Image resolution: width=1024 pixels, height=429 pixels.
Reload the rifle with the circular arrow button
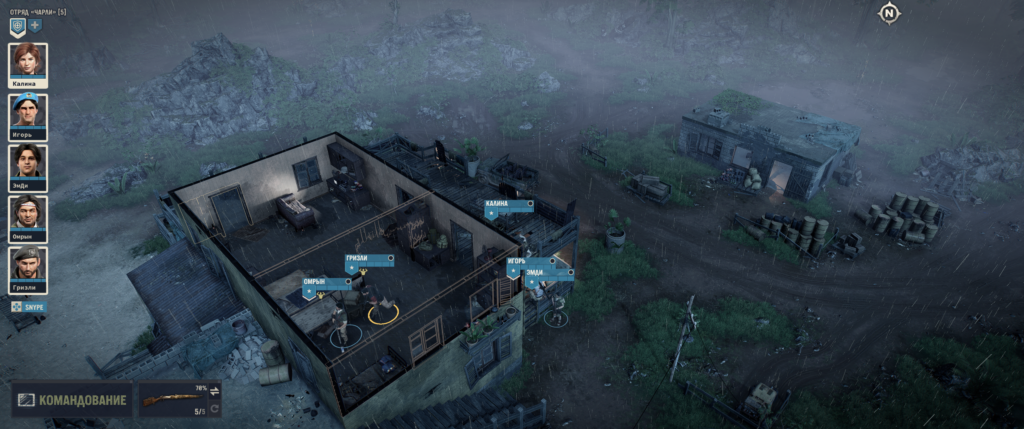click(x=214, y=409)
